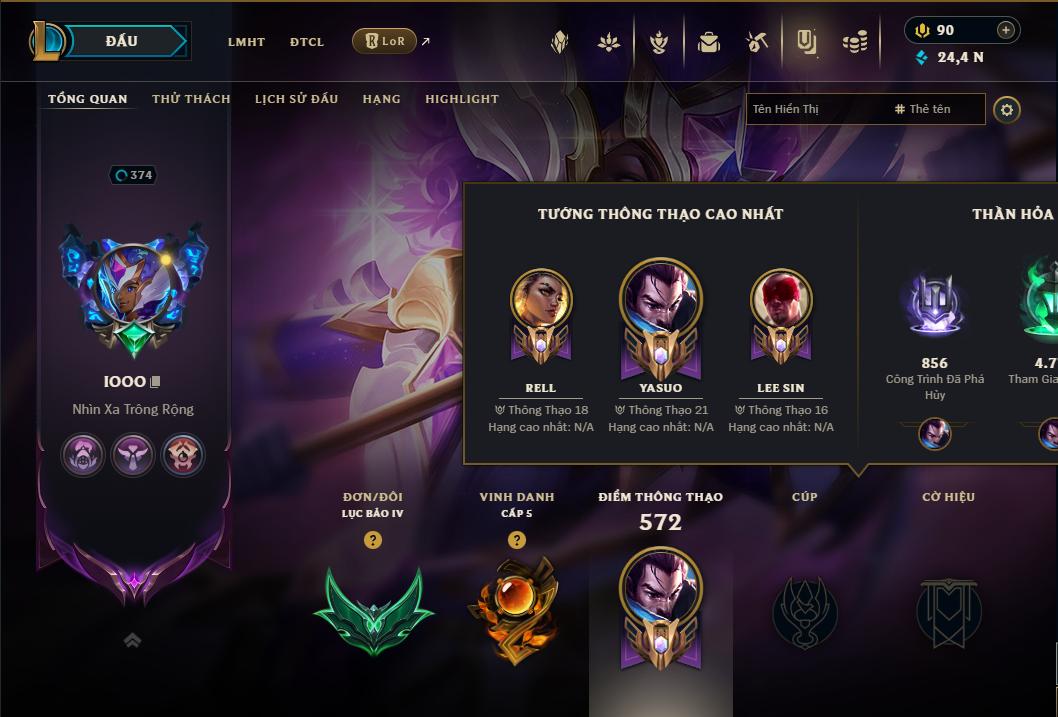The image size is (1058, 717).
Task: Open the profile gear settings
Action: pyautogui.click(x=1007, y=109)
